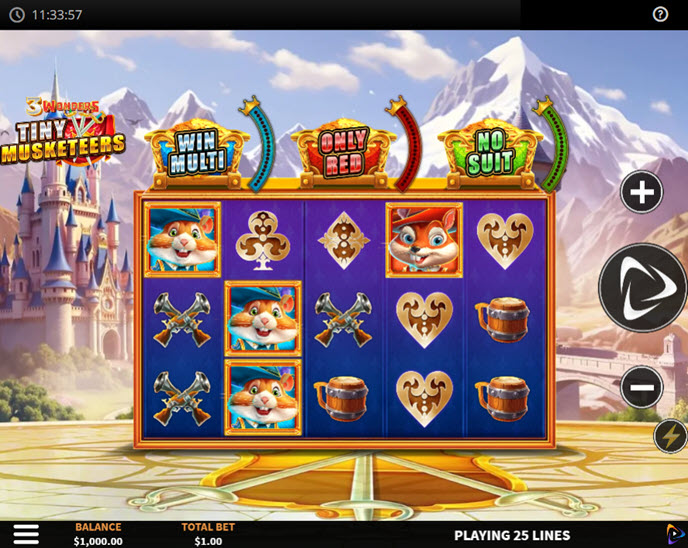Click the provider logo in the bottom corner
This screenshot has width=688, height=548.
click(675, 534)
